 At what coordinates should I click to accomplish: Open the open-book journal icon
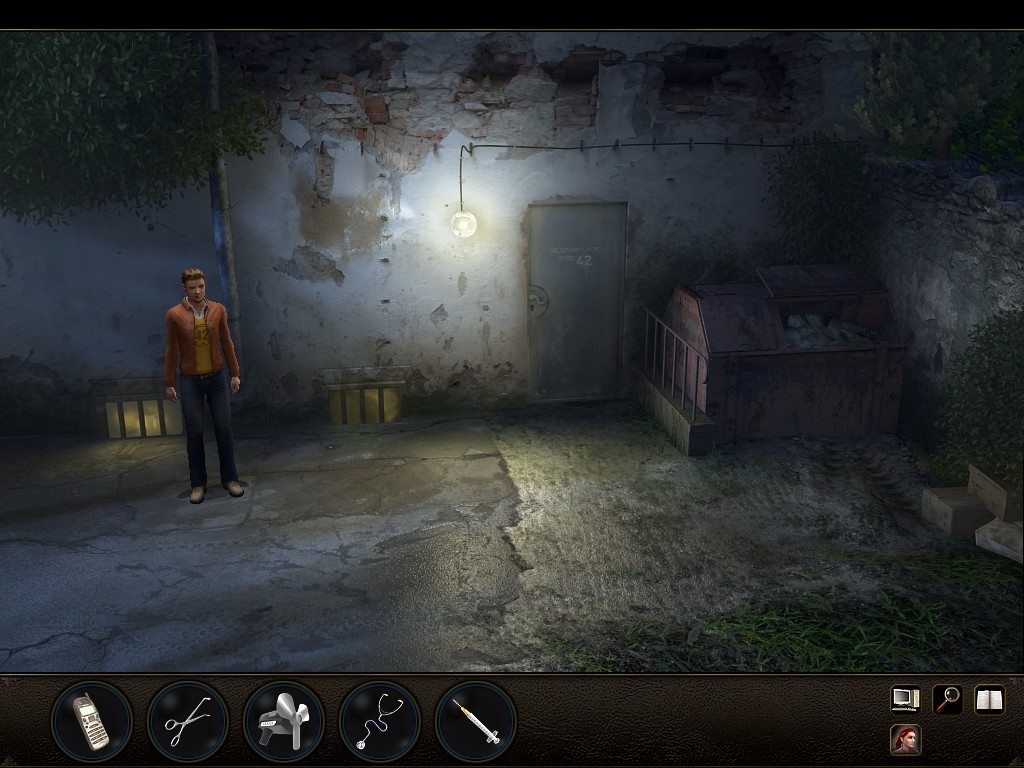point(989,699)
